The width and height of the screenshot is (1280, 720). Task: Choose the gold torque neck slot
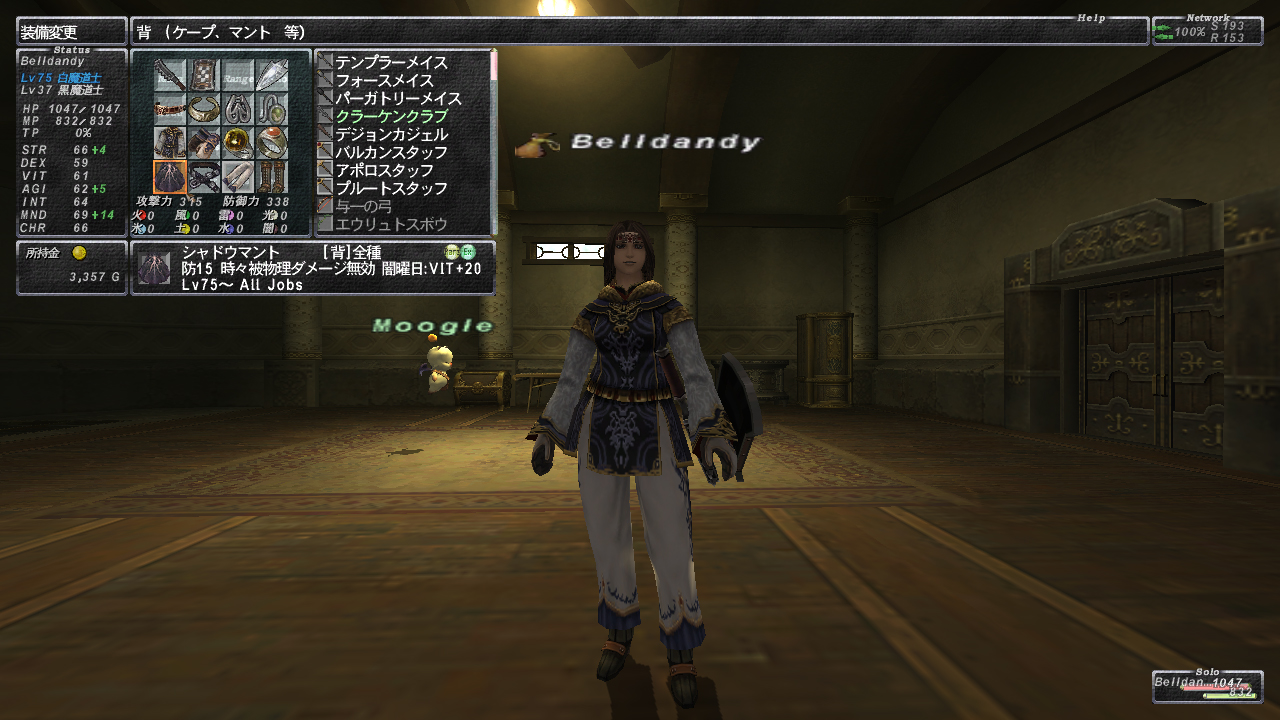[204, 109]
